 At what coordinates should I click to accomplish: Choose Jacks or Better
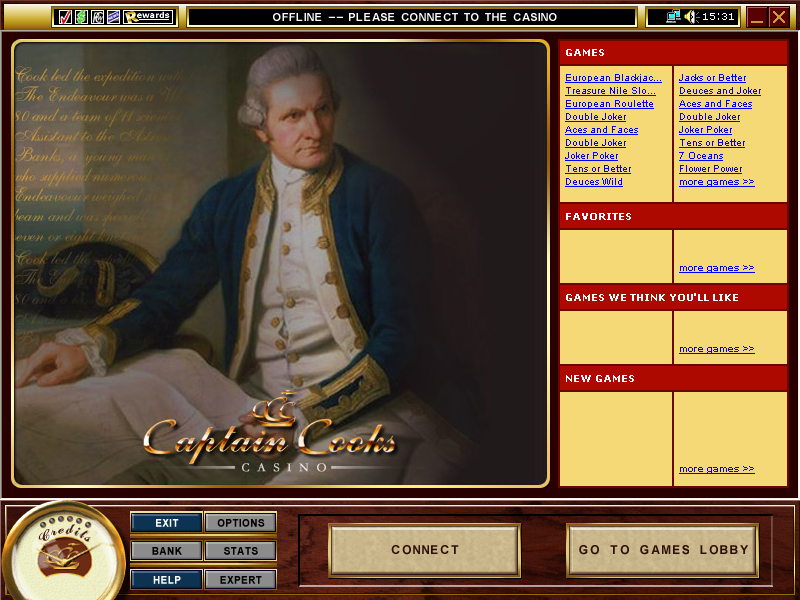pyautogui.click(x=712, y=78)
